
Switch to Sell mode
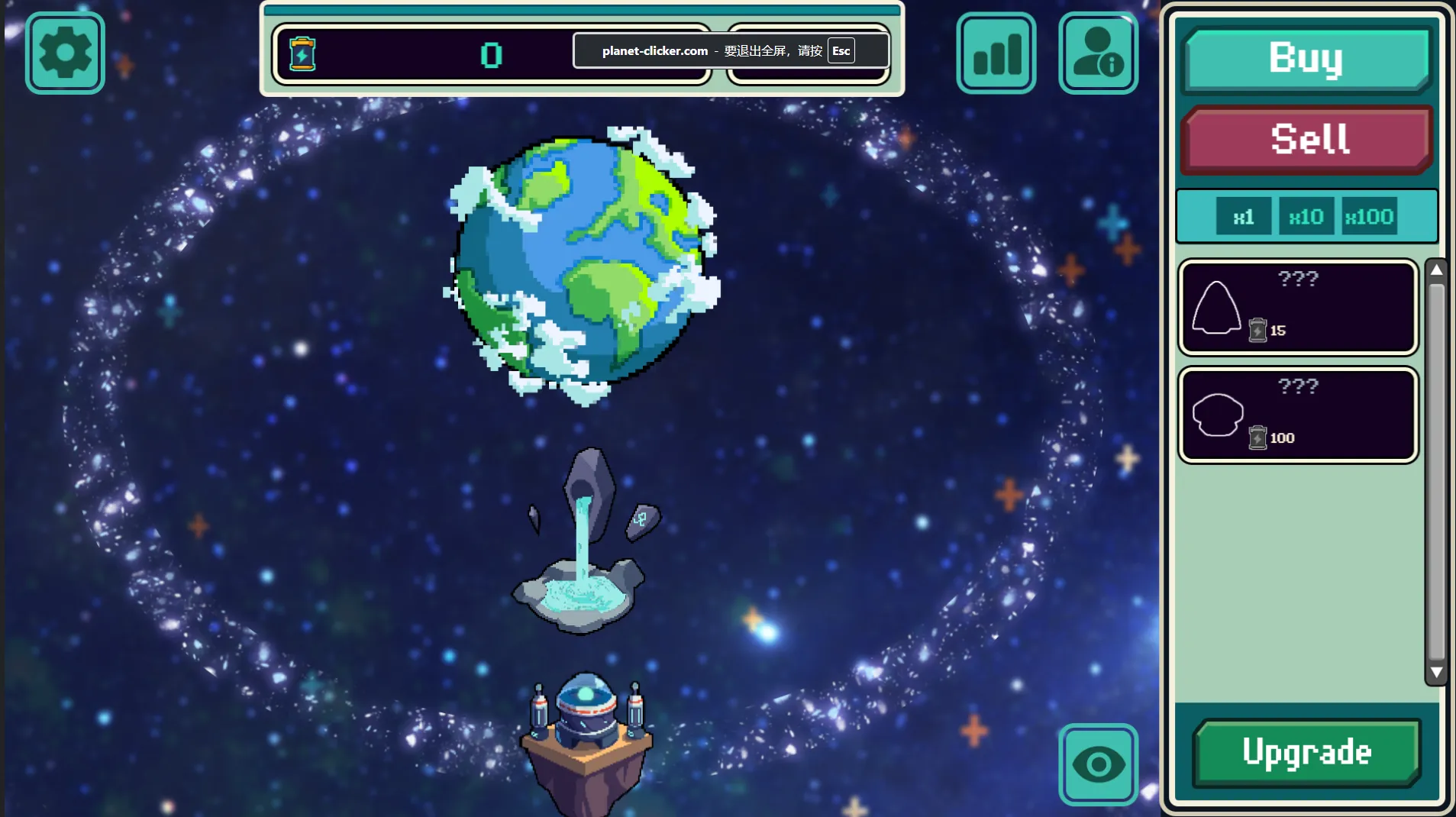(x=1306, y=140)
